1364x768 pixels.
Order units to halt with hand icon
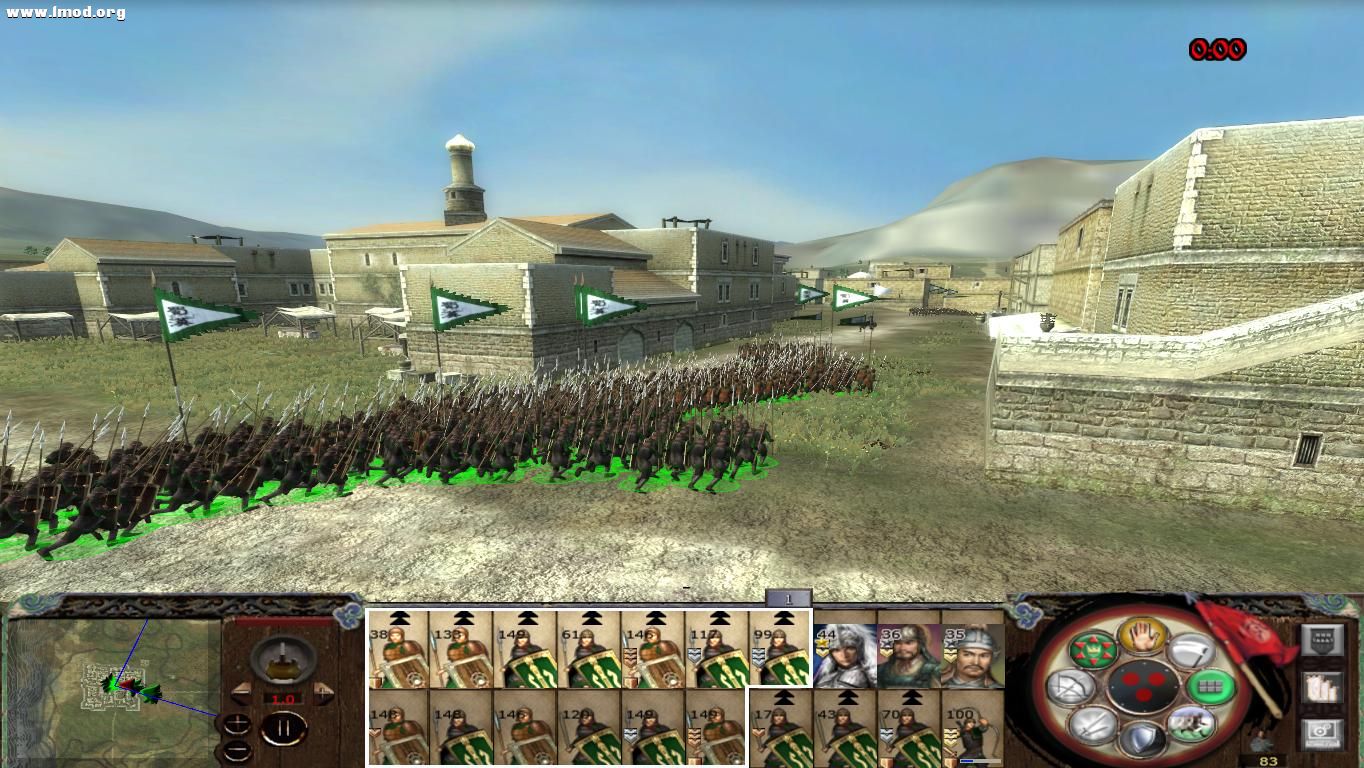click(1141, 634)
